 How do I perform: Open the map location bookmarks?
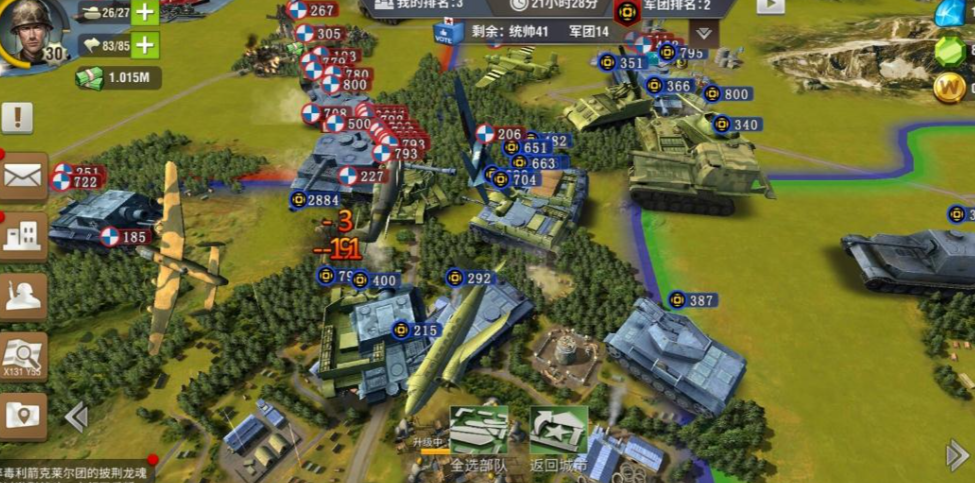pyautogui.click(x=23, y=414)
